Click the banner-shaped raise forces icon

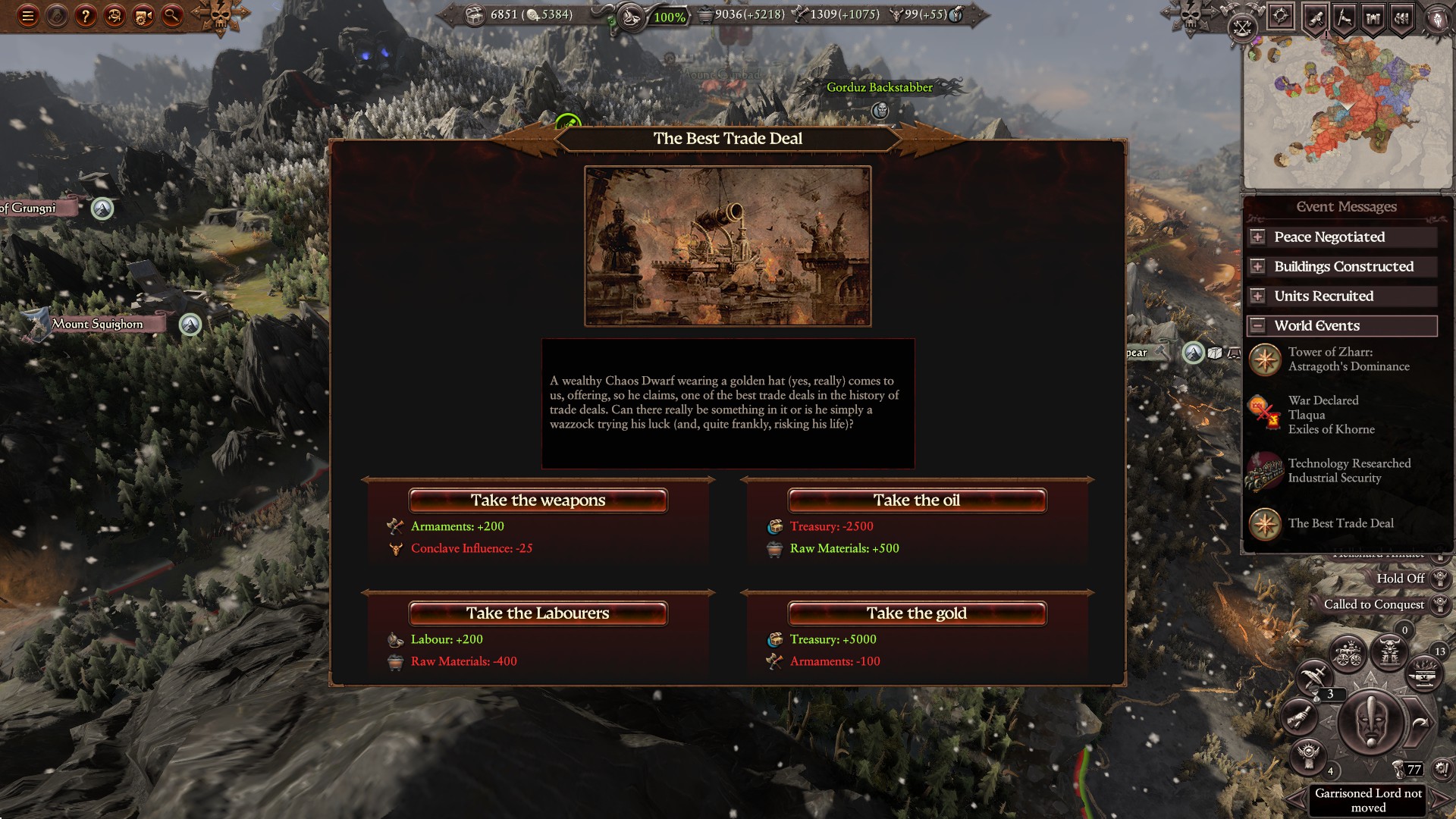tap(1344, 18)
